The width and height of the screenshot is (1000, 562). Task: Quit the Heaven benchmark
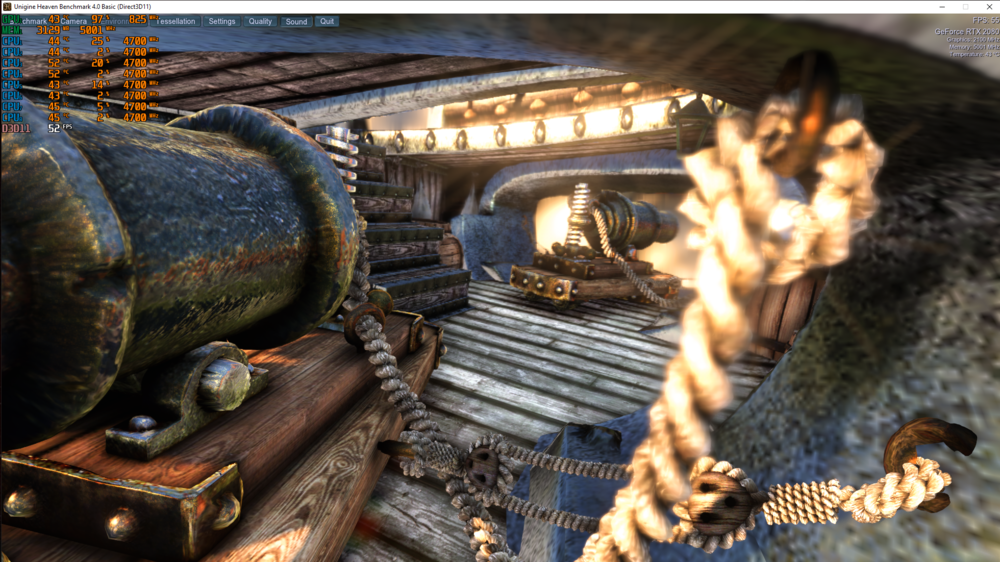pos(327,21)
